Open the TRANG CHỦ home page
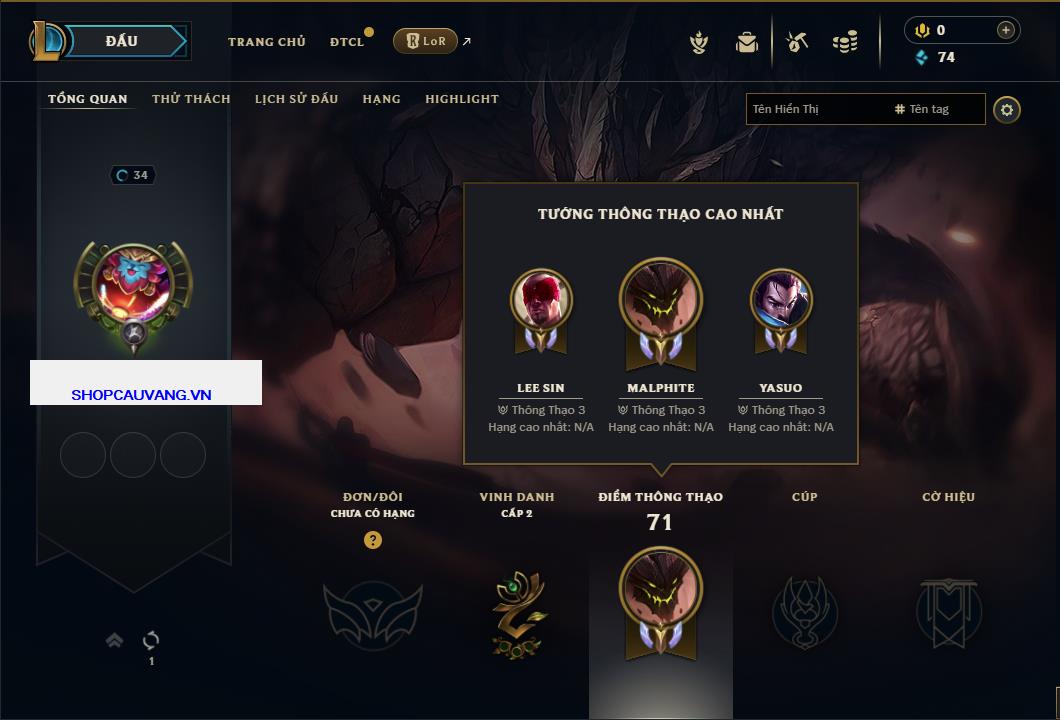1060x720 pixels. 266,42
